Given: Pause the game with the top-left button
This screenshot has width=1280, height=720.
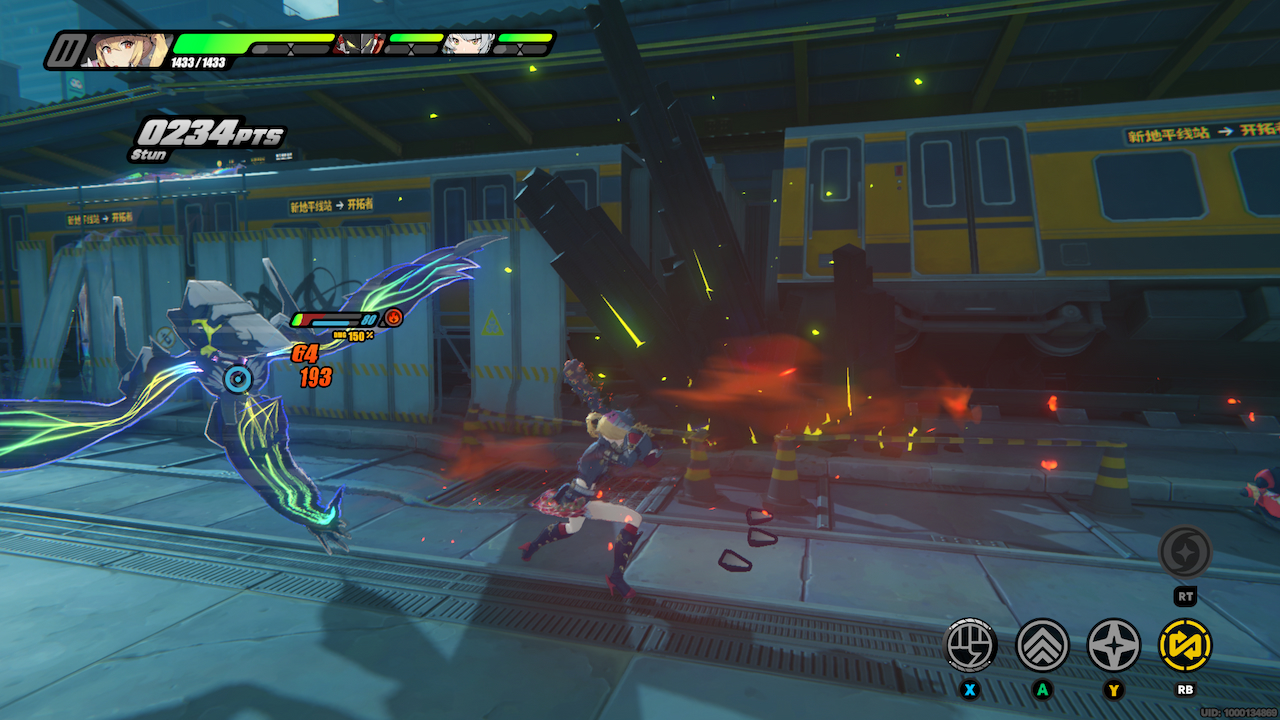Looking at the screenshot, I should (x=67, y=50).
